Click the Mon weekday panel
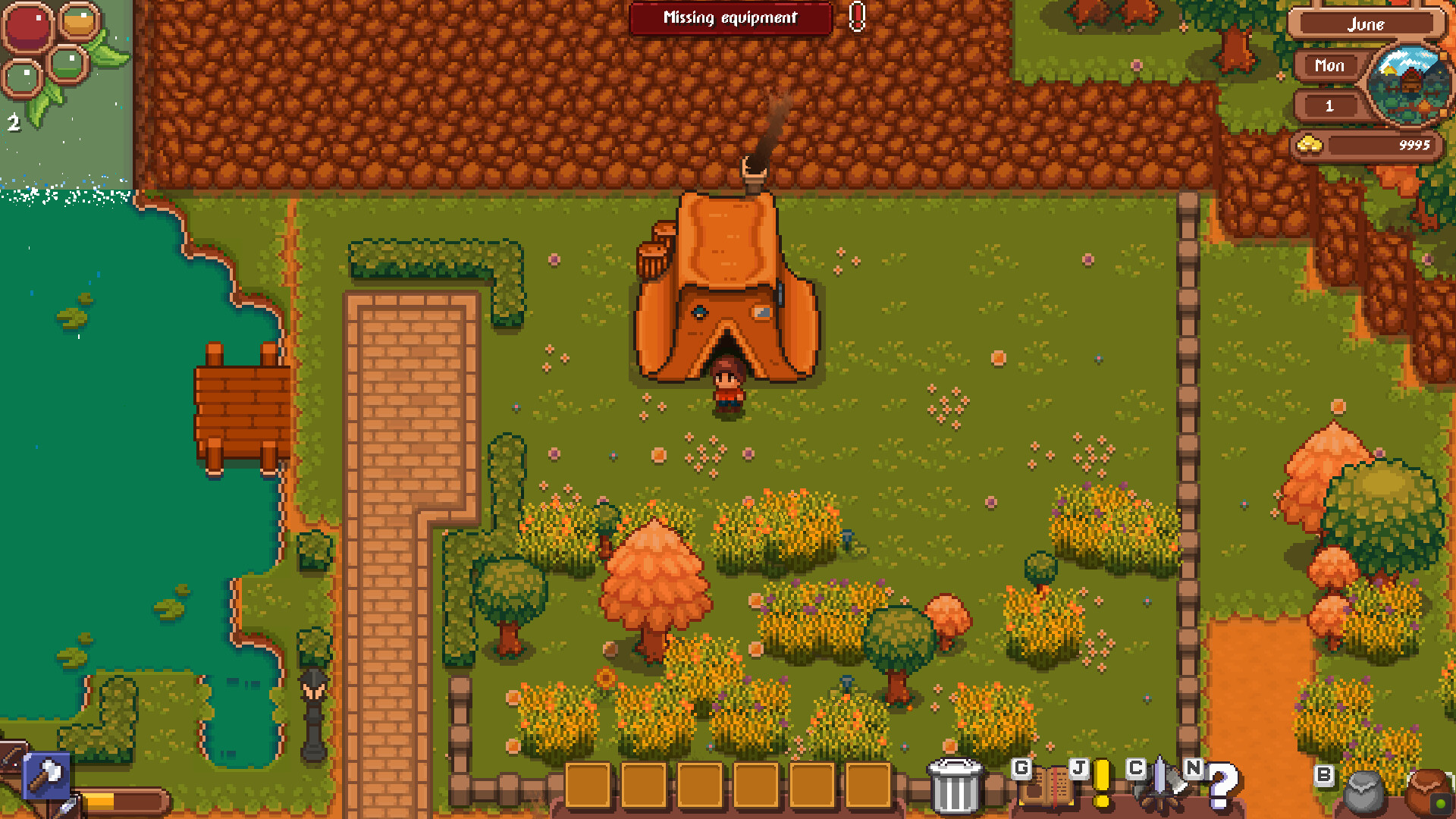1456x819 pixels. 1329,66
